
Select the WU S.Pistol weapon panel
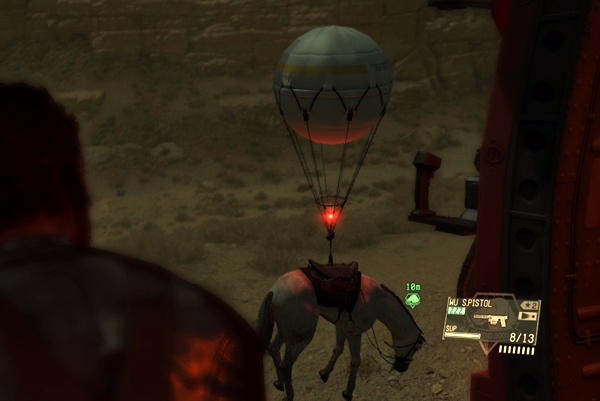click(489, 320)
